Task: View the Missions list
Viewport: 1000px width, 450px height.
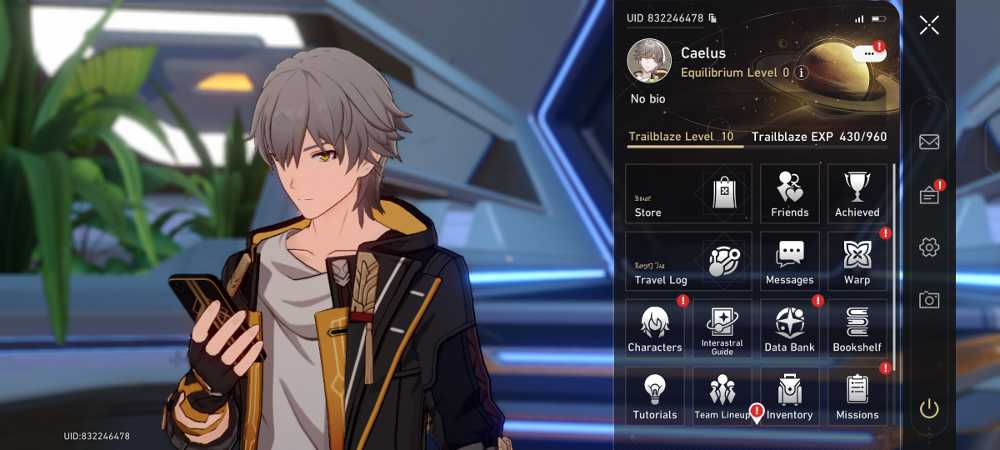Action: (857, 396)
